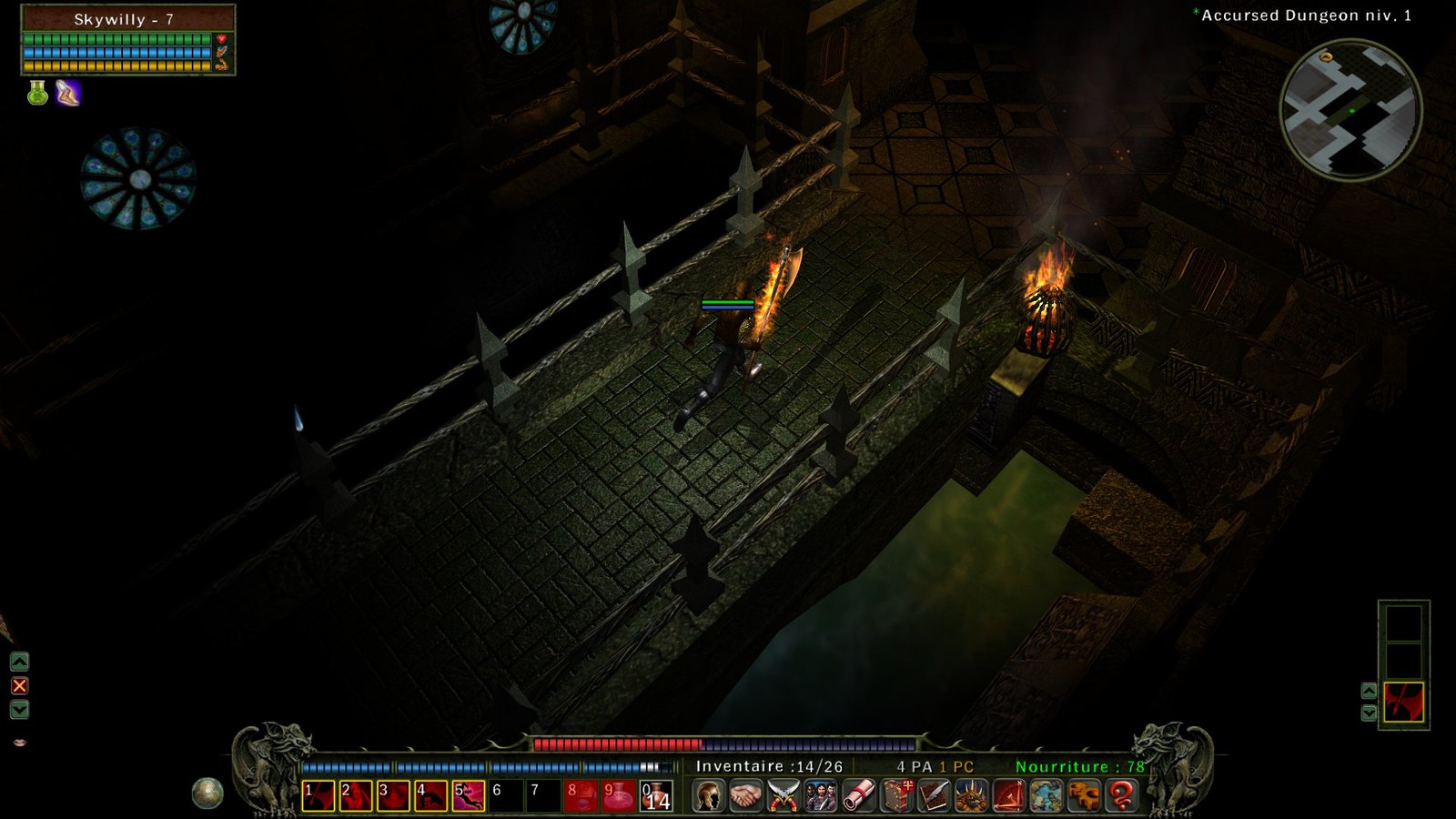Click the green potion buff icon
This screenshot has width=1456, height=819.
37,93
